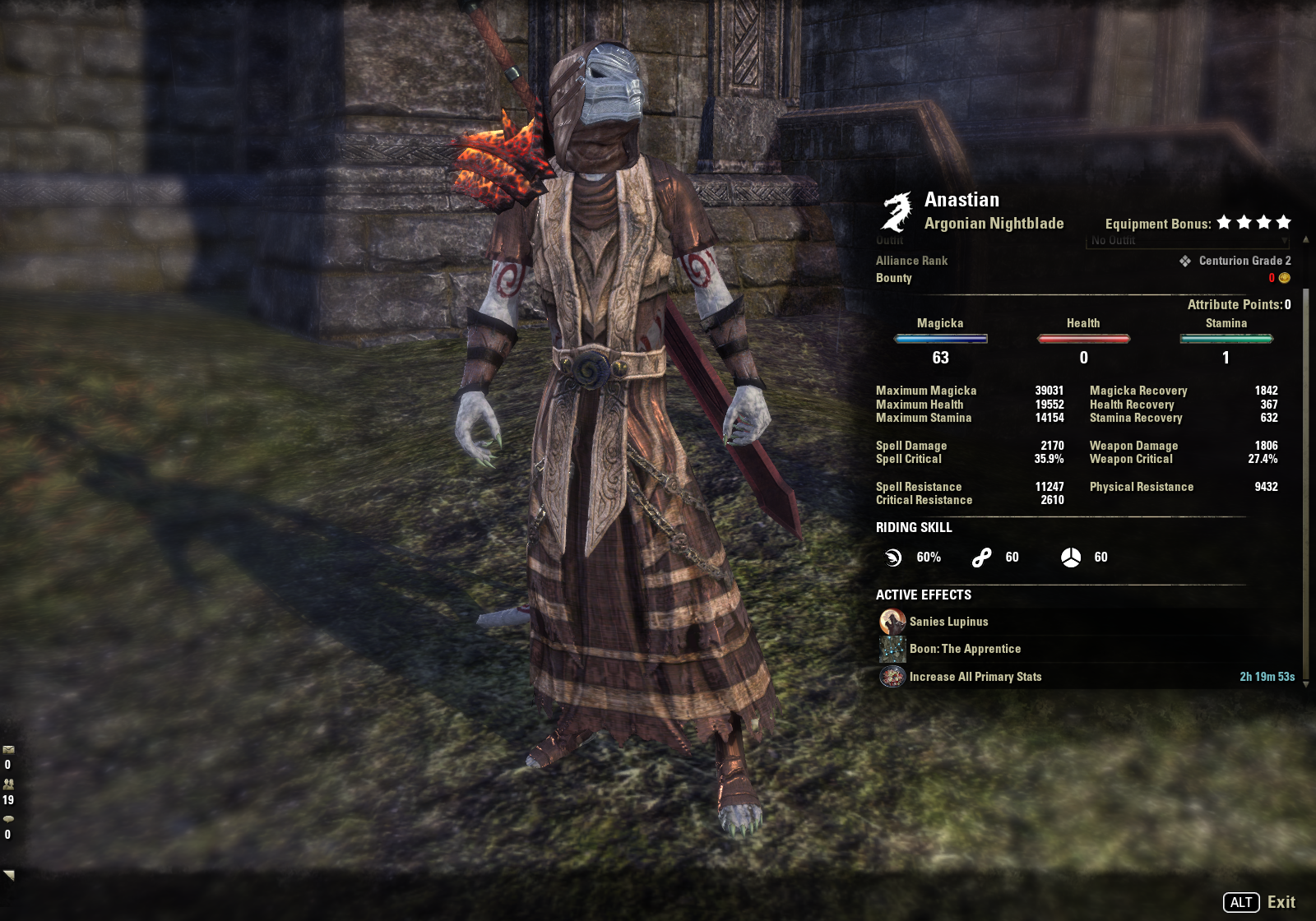Open the mail envelope icon

8,750
